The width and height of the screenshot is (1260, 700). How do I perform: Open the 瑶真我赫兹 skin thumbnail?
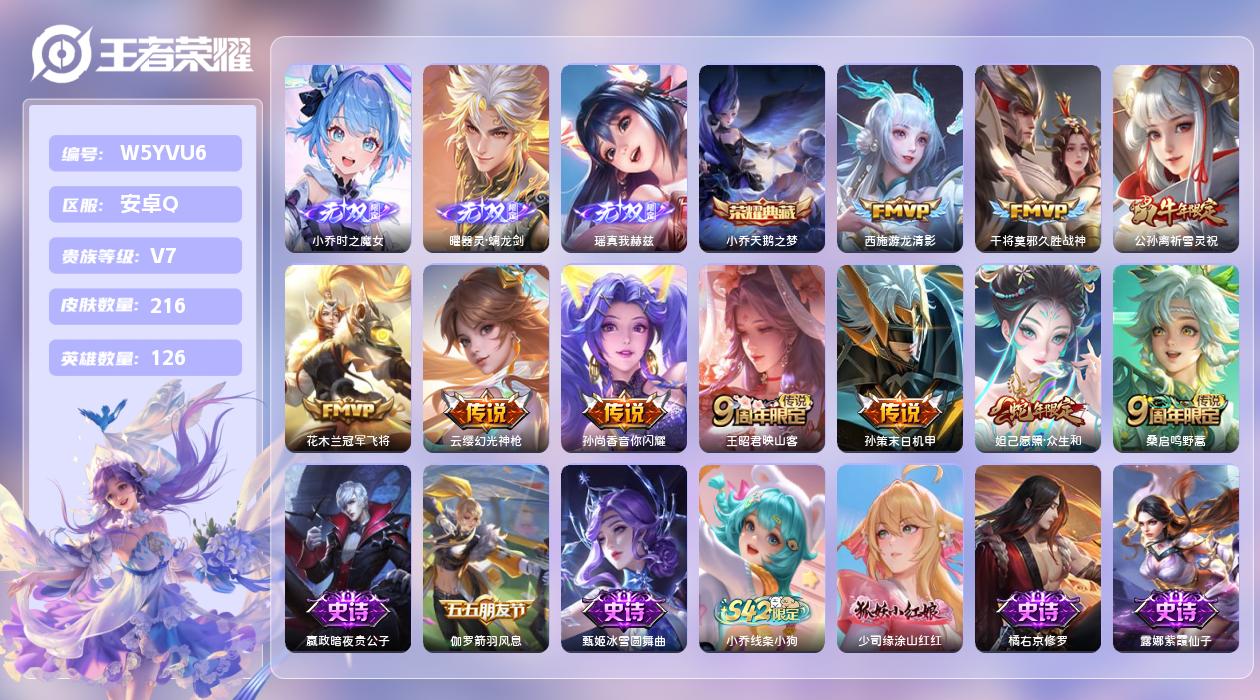[x=624, y=158]
